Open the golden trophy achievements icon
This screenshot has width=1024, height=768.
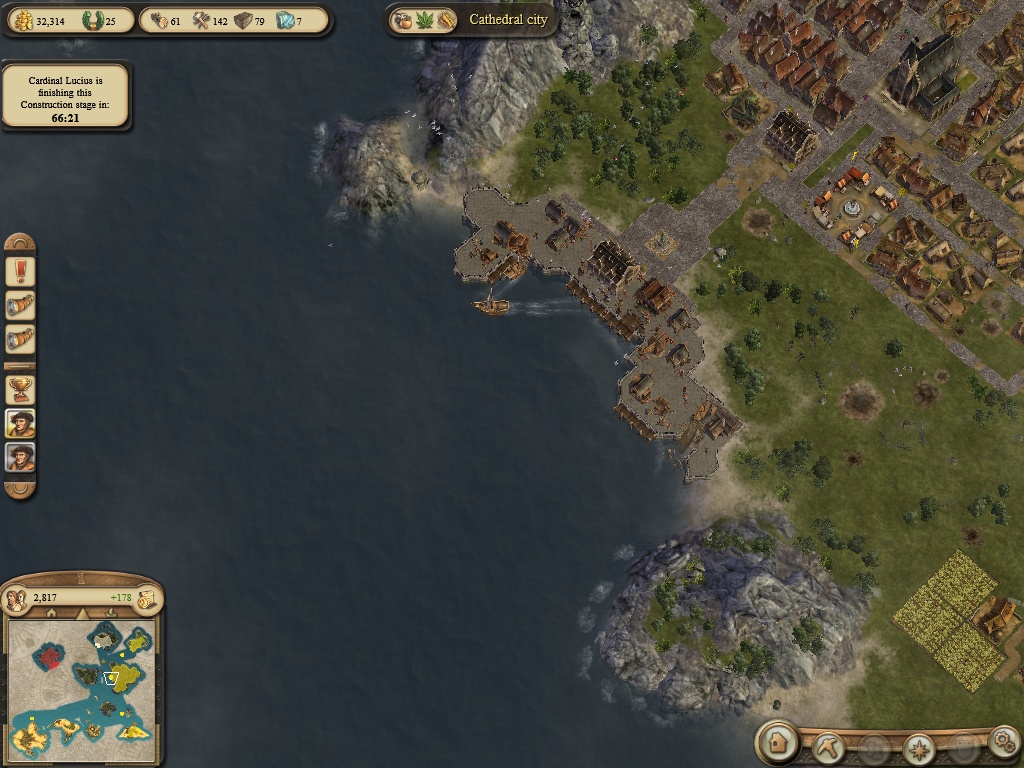20,388
